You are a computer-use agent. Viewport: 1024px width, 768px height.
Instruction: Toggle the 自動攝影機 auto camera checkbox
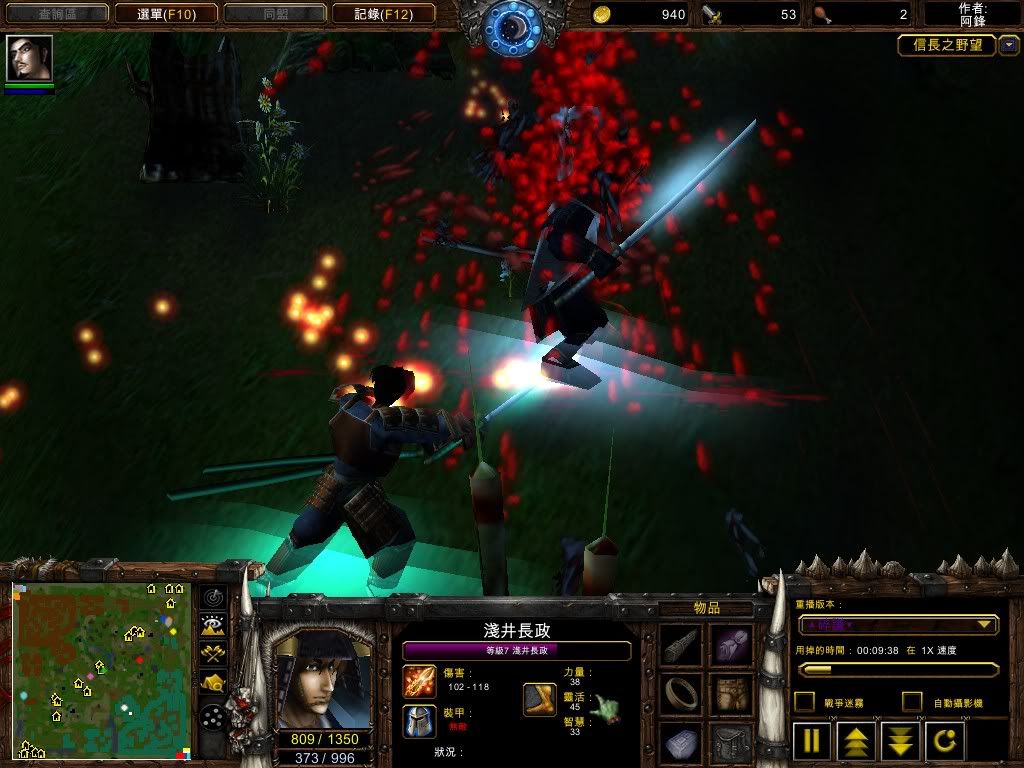point(912,702)
